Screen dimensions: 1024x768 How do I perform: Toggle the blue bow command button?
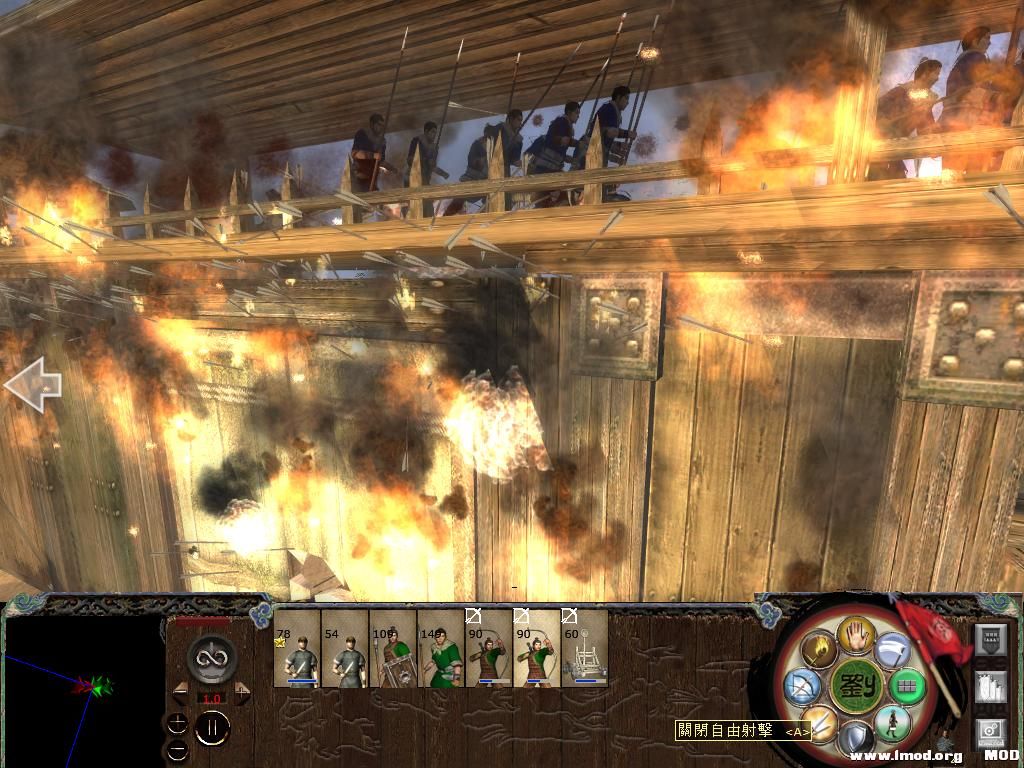tap(803, 685)
